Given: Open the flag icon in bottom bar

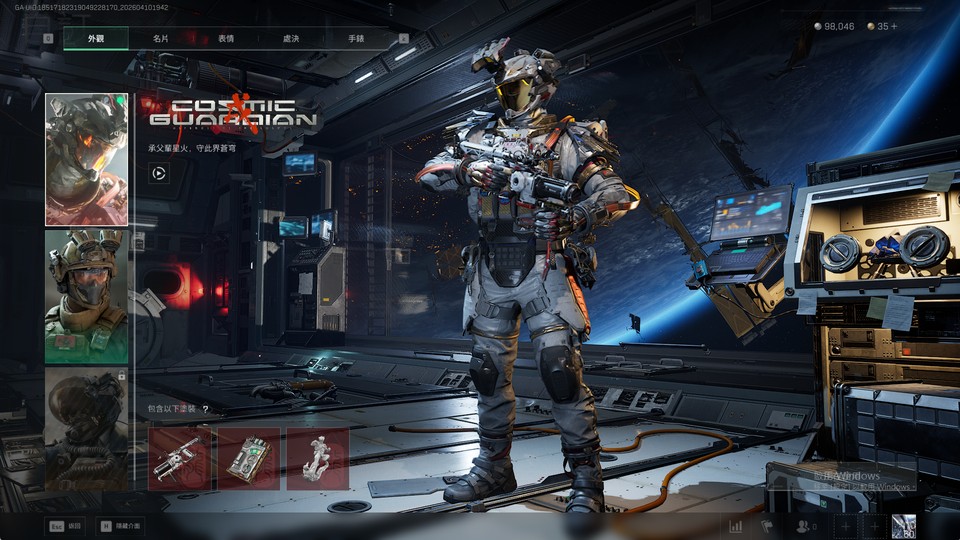Looking at the screenshot, I should click(x=768, y=526).
